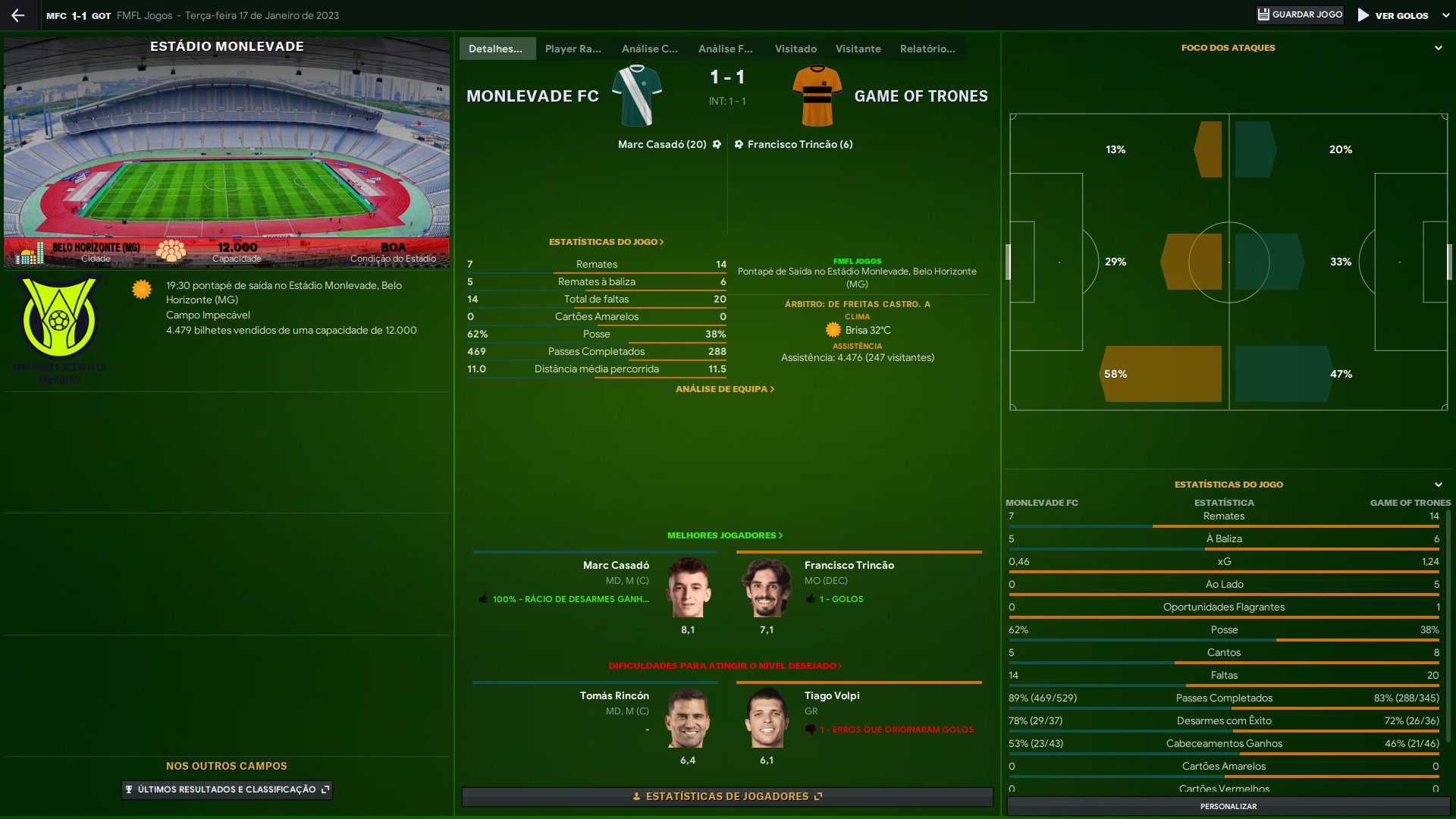Viewport: 1456px width, 819px height.
Task: Expand the Foco dos Ataques dropdown
Action: (1439, 48)
